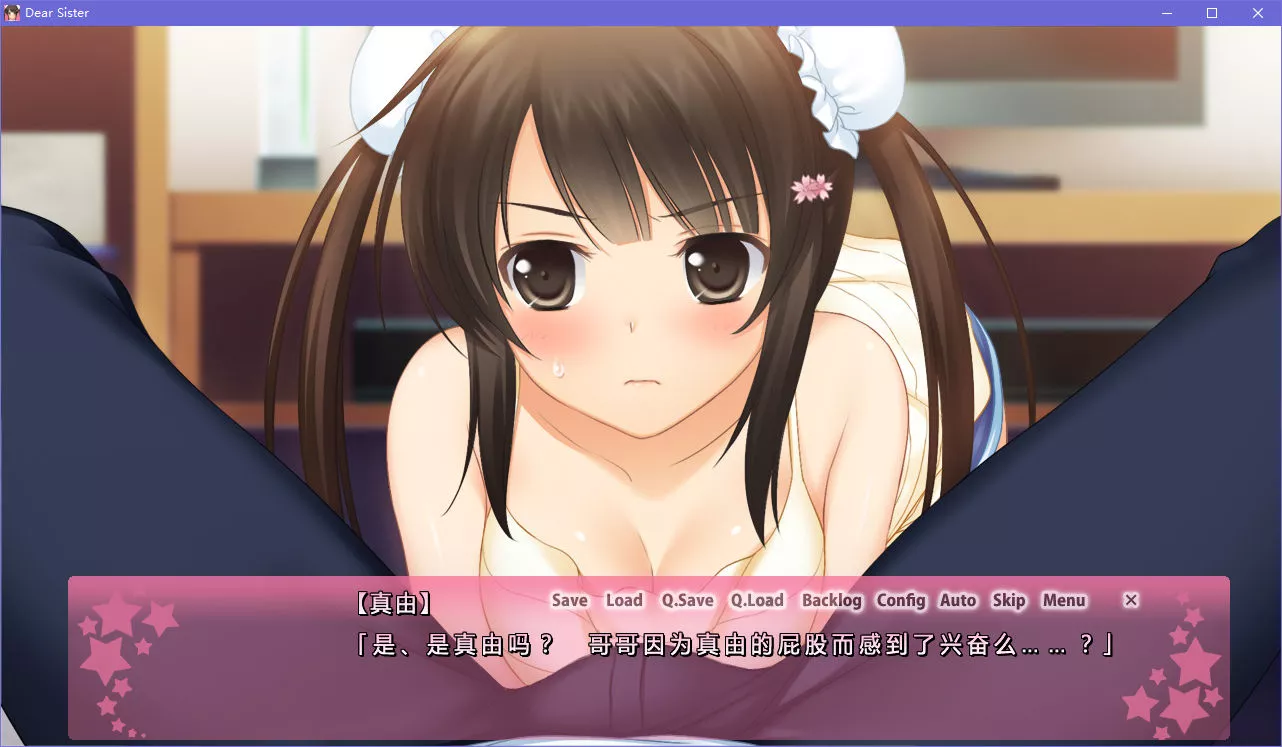Viewport: 1282px width, 747px height.
Task: Quick load with Q.Load
Action: pyautogui.click(x=757, y=600)
